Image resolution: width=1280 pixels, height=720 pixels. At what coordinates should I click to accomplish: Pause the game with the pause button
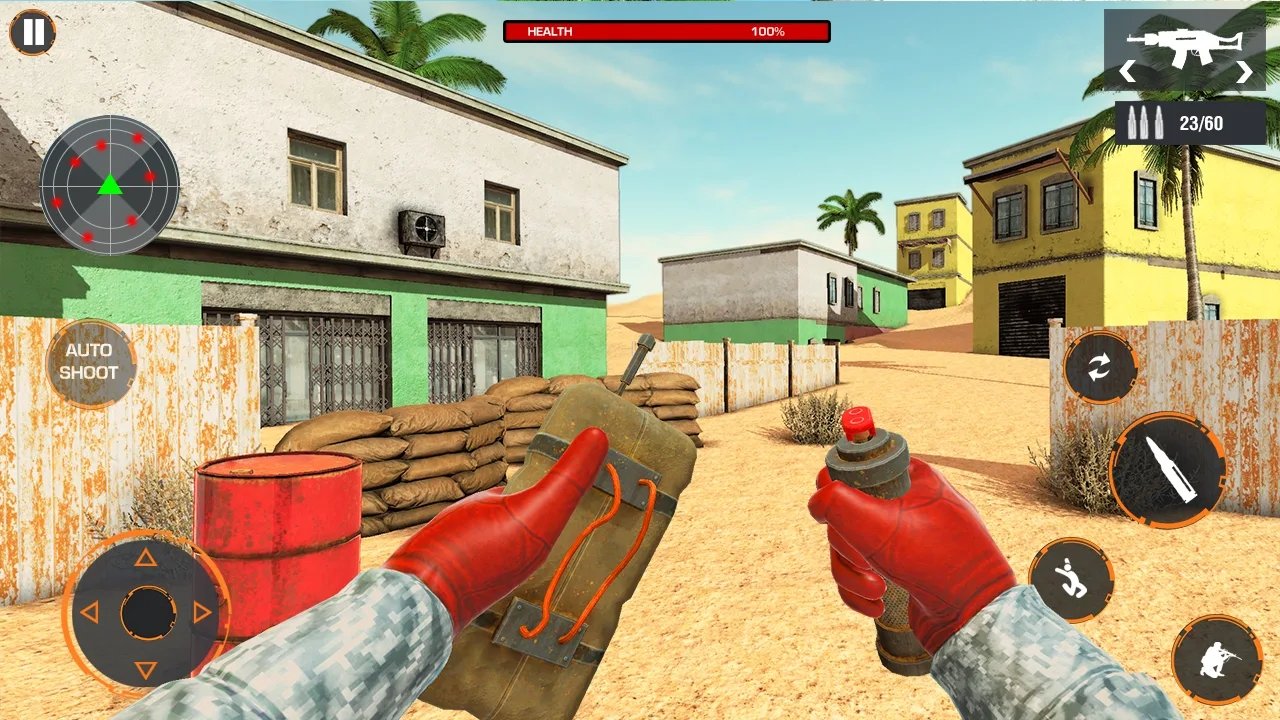click(33, 32)
